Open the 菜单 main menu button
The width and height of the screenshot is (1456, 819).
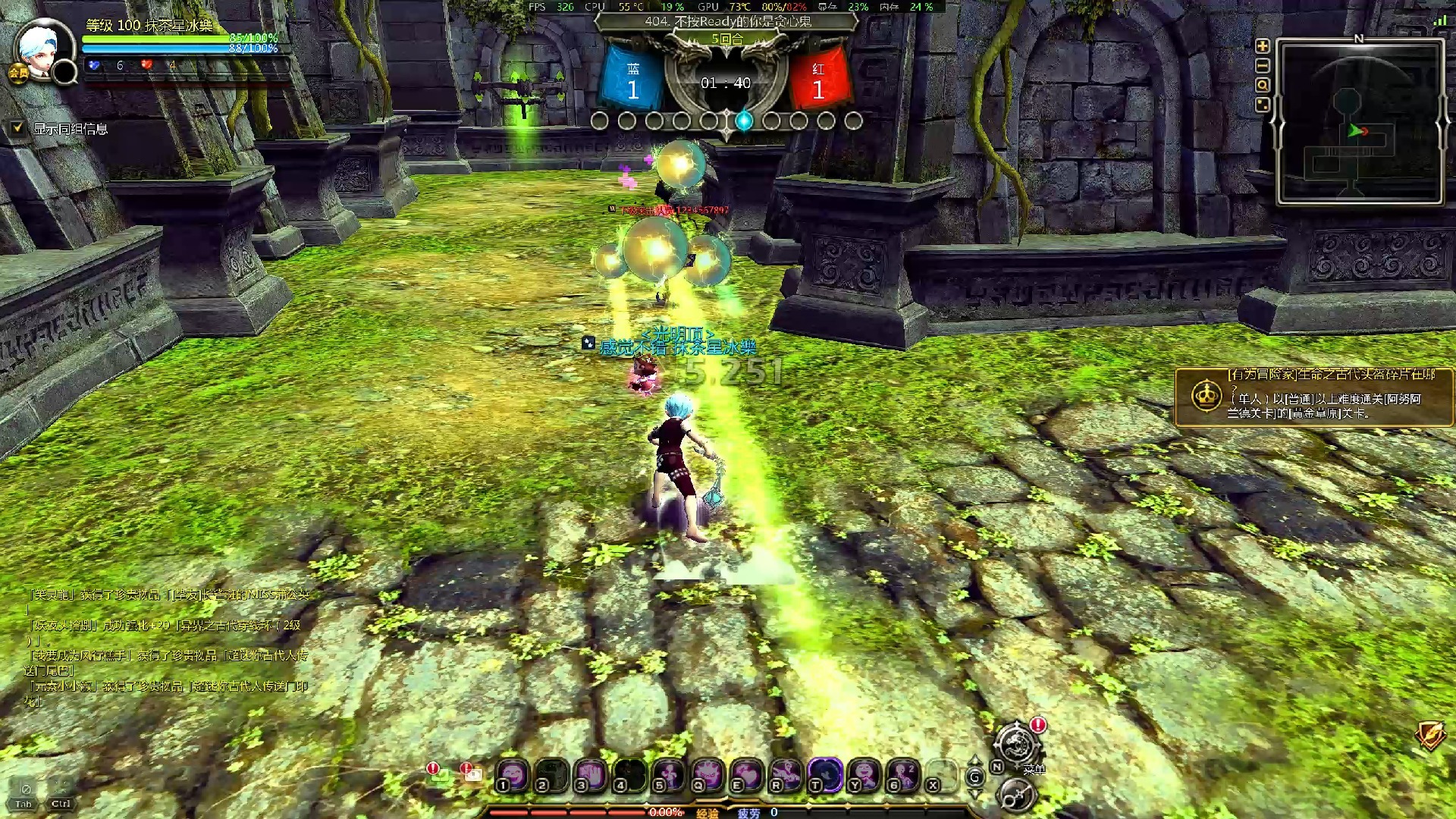pyautogui.click(x=1017, y=745)
